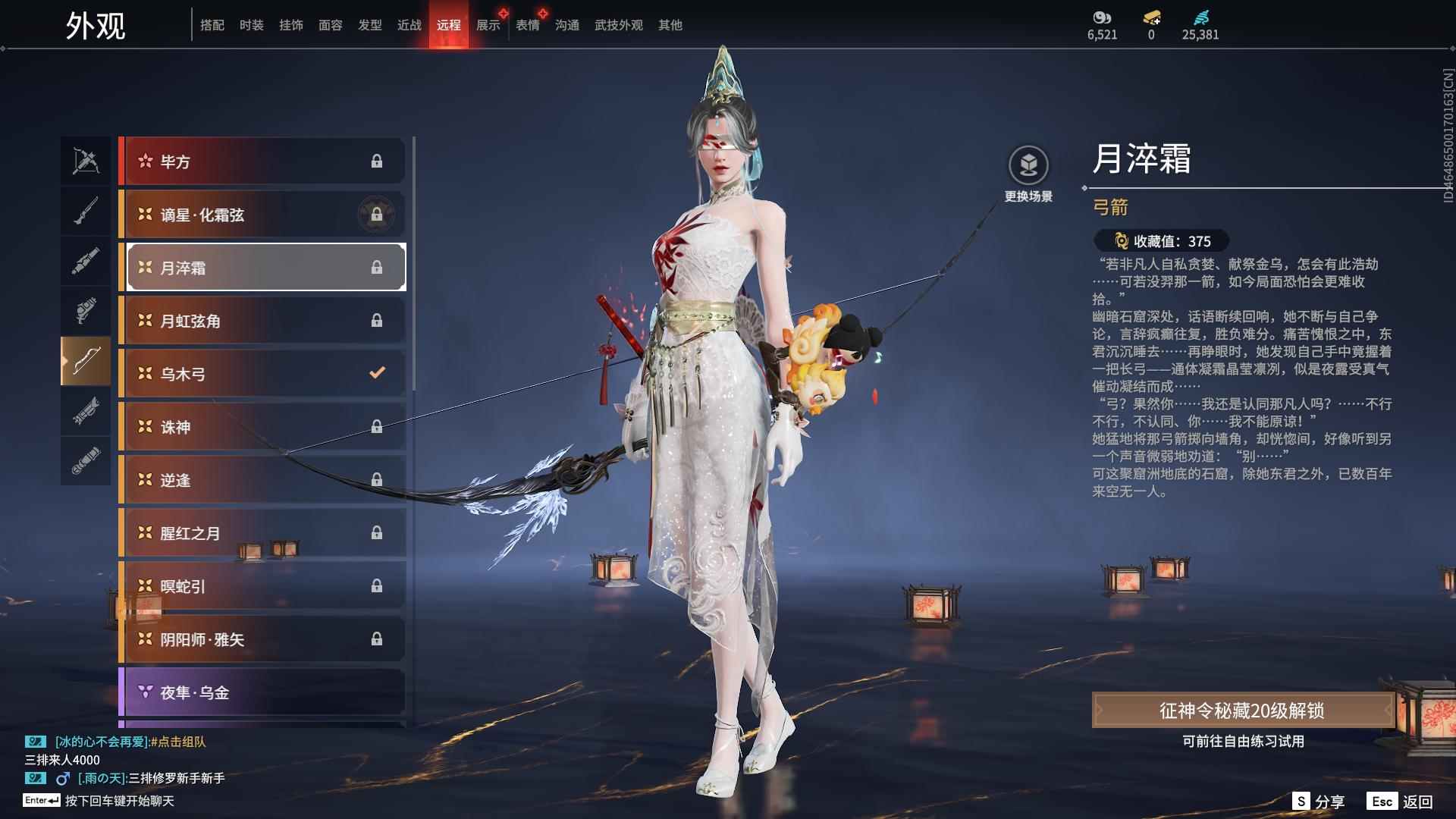Click the bottommost chained weapon category icon

point(86,461)
